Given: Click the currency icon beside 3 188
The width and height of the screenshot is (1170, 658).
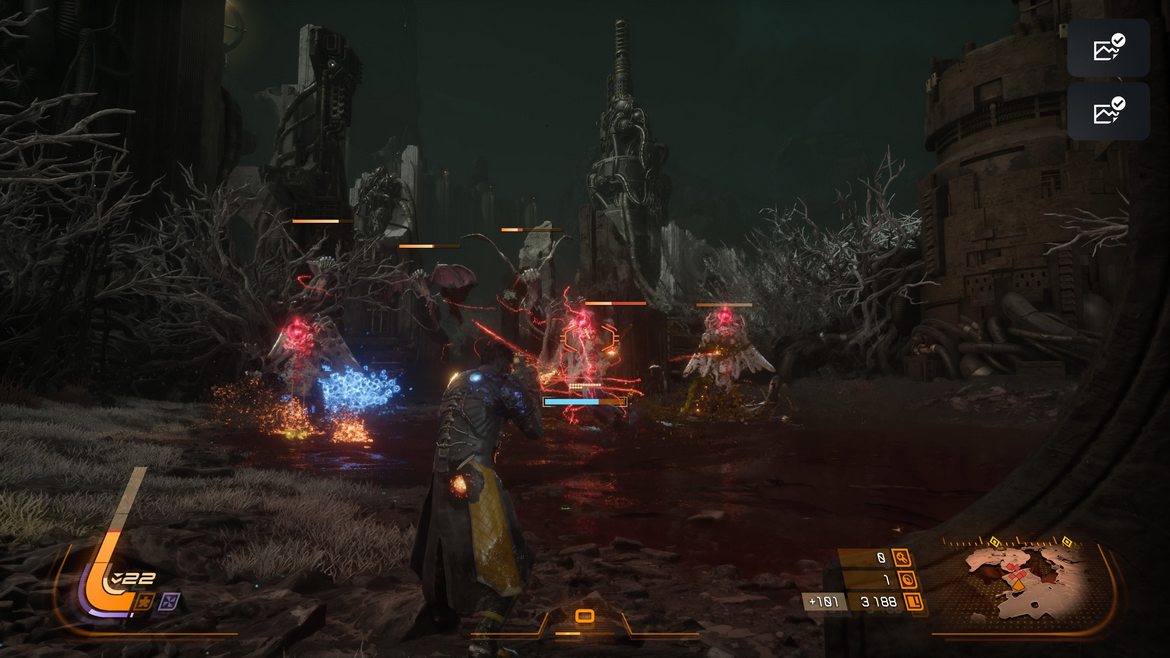Looking at the screenshot, I should (x=915, y=602).
